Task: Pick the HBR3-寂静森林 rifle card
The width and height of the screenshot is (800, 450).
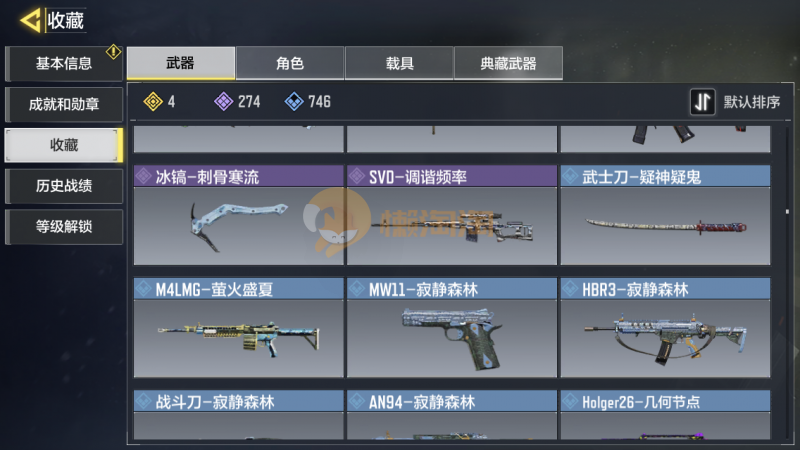Action: (664, 327)
